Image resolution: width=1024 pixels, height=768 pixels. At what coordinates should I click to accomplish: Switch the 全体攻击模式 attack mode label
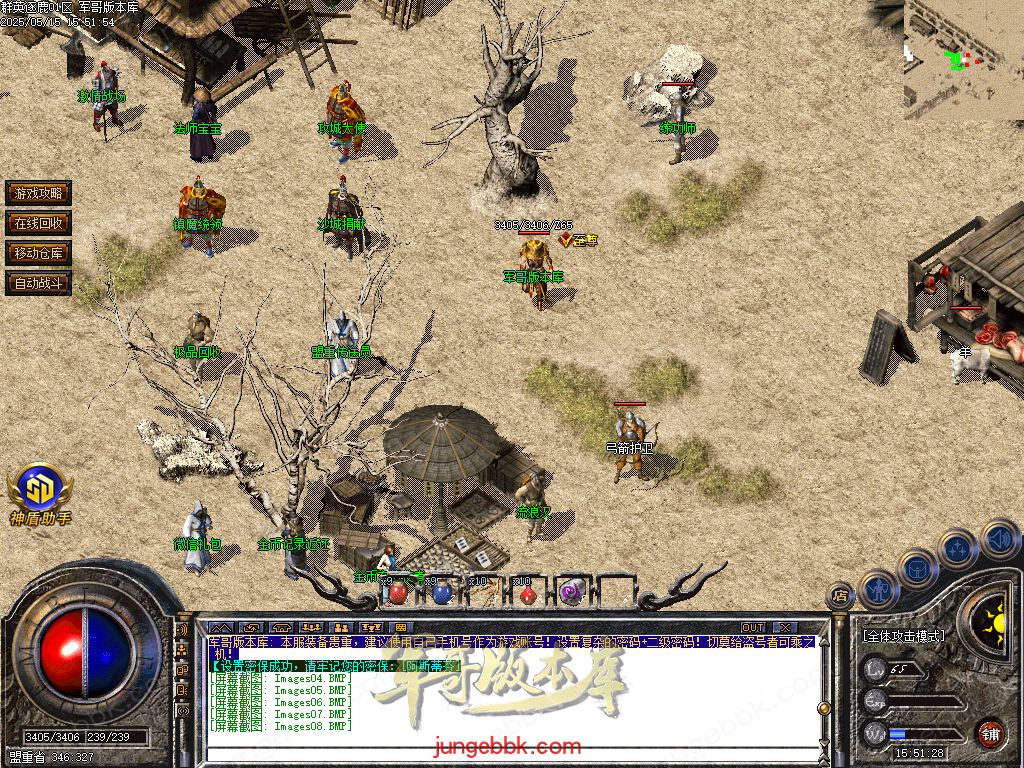coord(904,636)
